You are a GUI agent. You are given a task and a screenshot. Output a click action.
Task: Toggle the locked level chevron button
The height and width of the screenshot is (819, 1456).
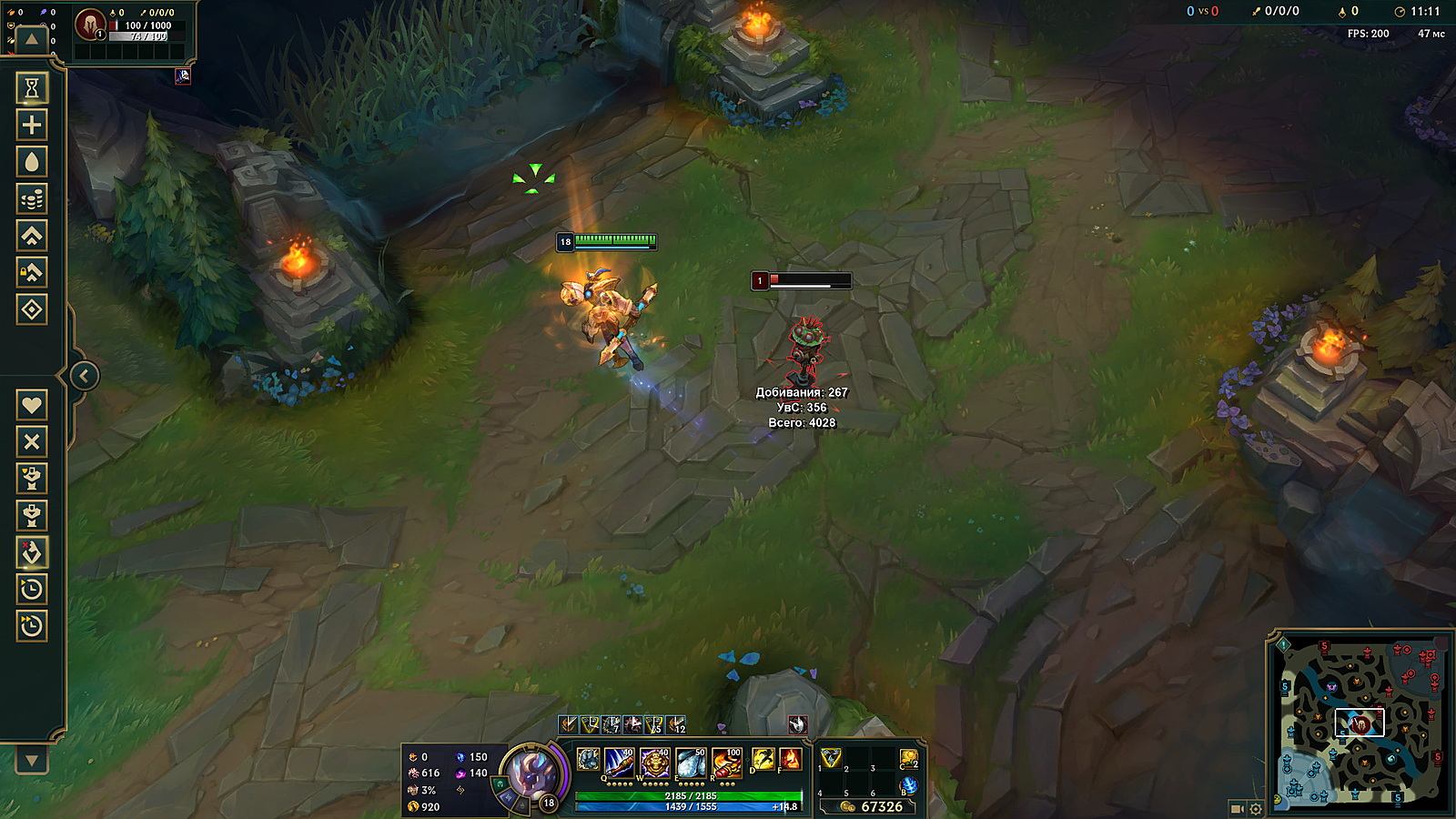(32, 272)
